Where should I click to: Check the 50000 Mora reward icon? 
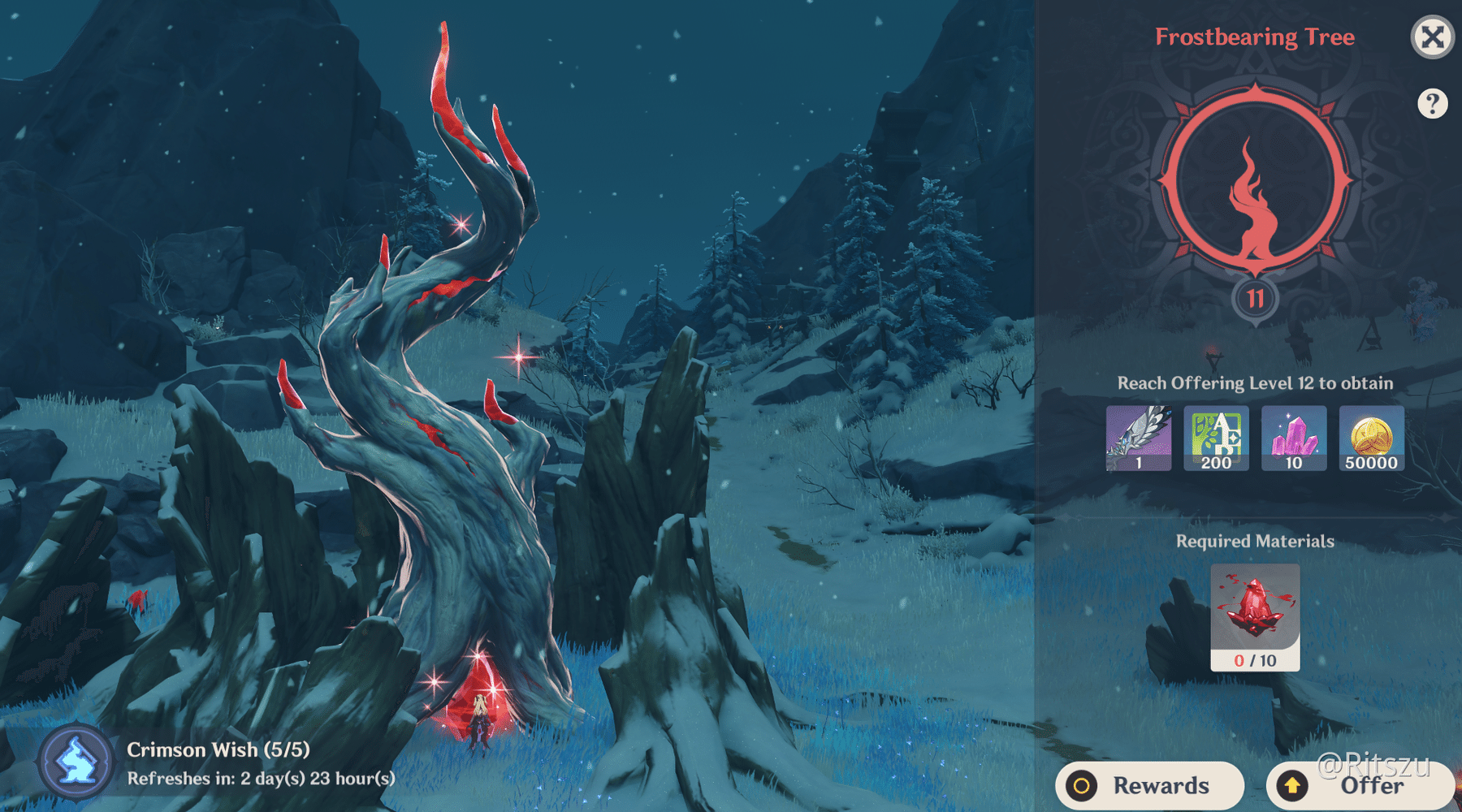tap(1371, 438)
